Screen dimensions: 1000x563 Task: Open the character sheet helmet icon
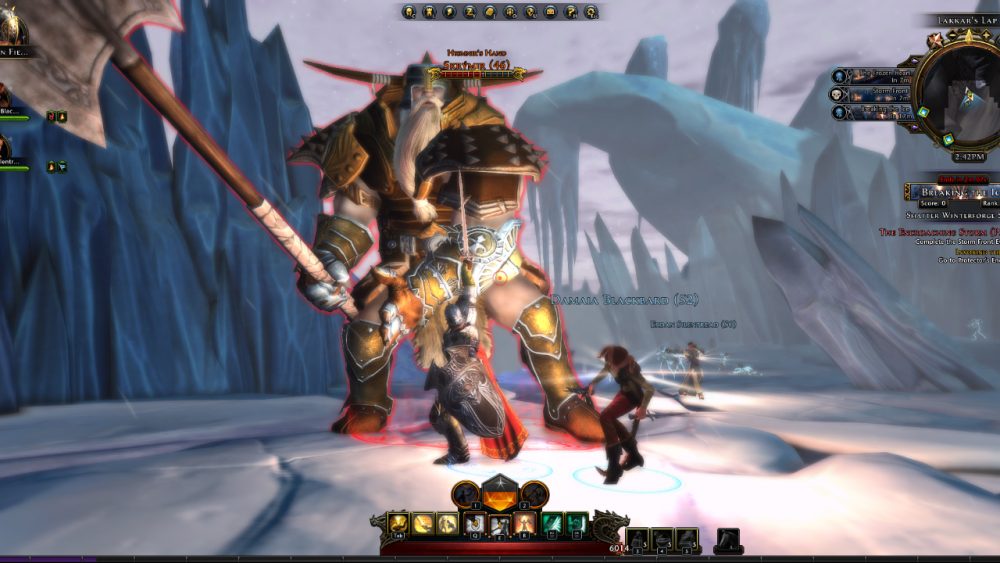click(x=410, y=12)
